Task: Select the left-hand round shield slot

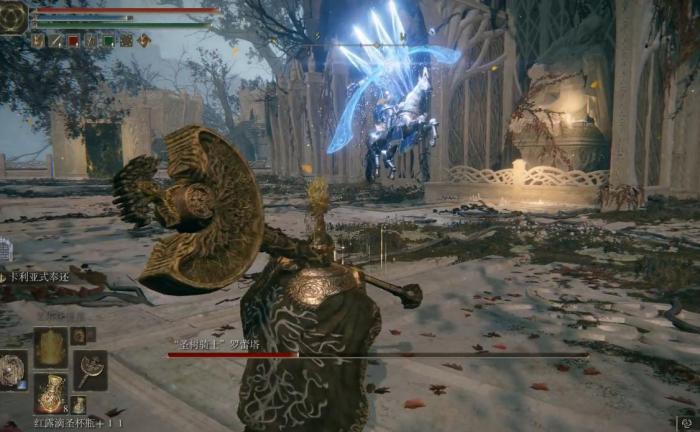Action: pos(13,370)
